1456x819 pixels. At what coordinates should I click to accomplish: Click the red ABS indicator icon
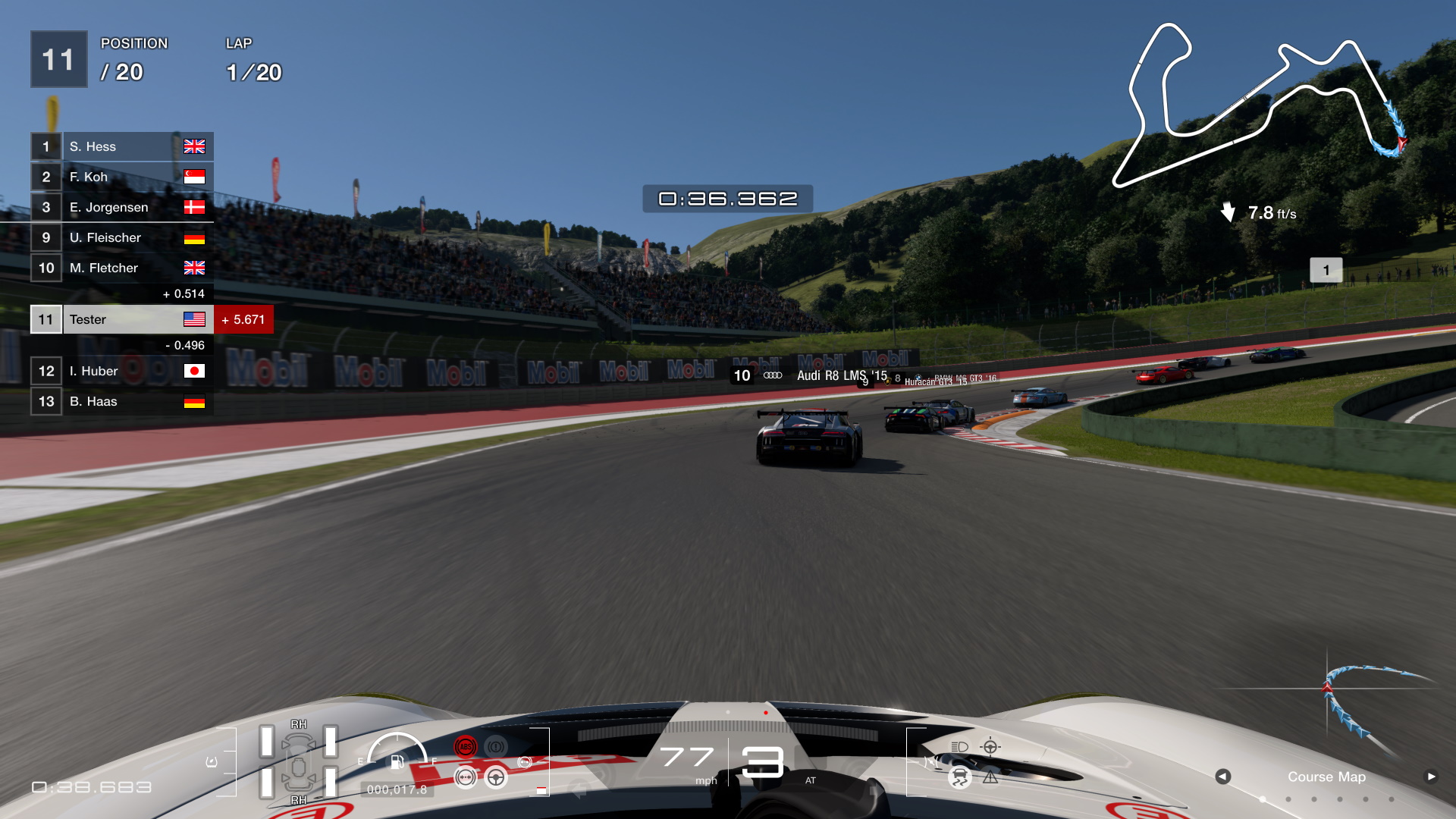466,747
